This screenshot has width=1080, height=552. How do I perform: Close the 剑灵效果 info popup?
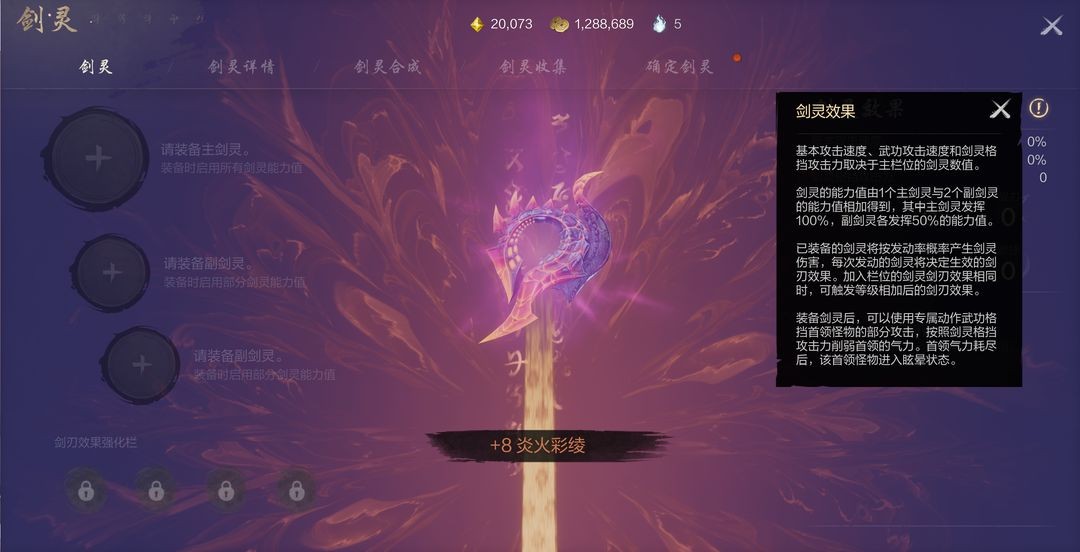[x=1000, y=110]
